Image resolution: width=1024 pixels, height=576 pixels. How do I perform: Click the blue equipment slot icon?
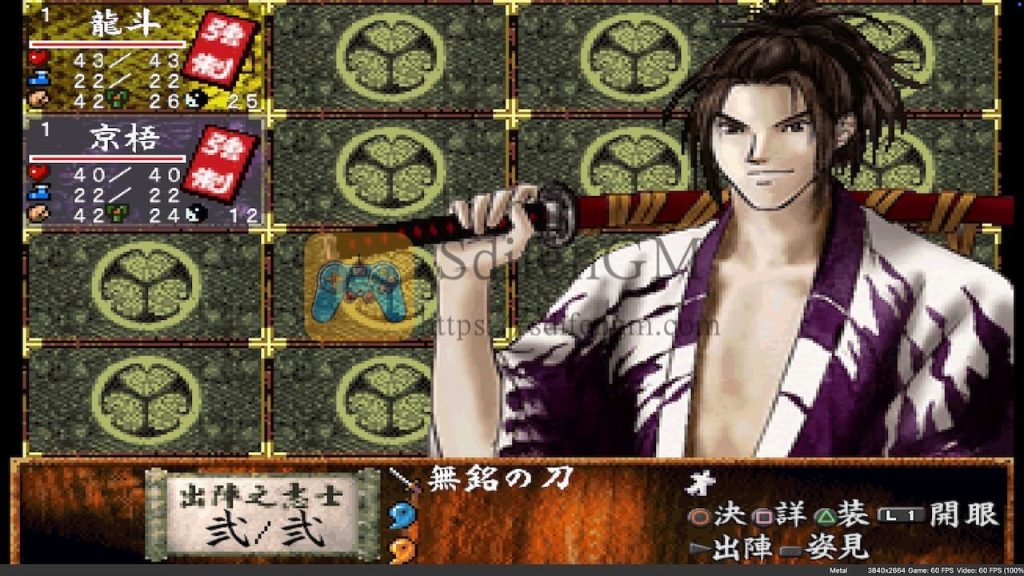tap(402, 515)
